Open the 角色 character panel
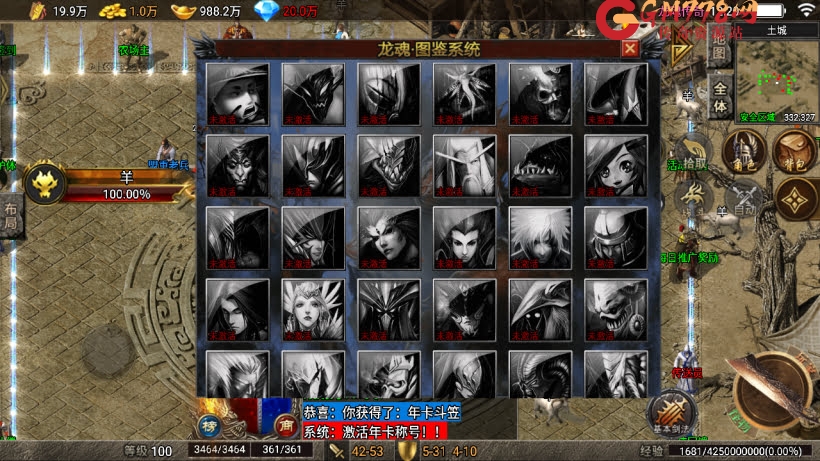820x461 pixels. [x=744, y=152]
